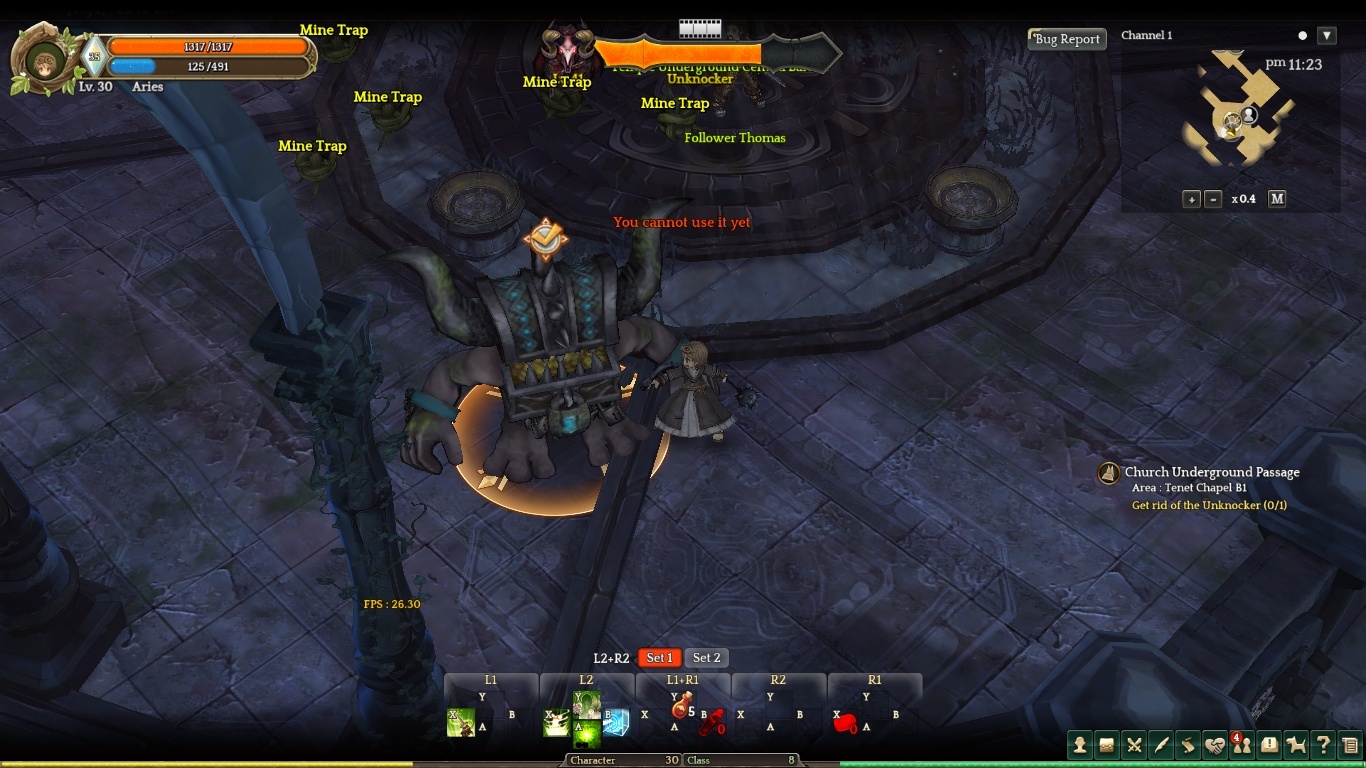Zoom in the minimap with plus button
This screenshot has height=768, width=1366.
[1191, 199]
